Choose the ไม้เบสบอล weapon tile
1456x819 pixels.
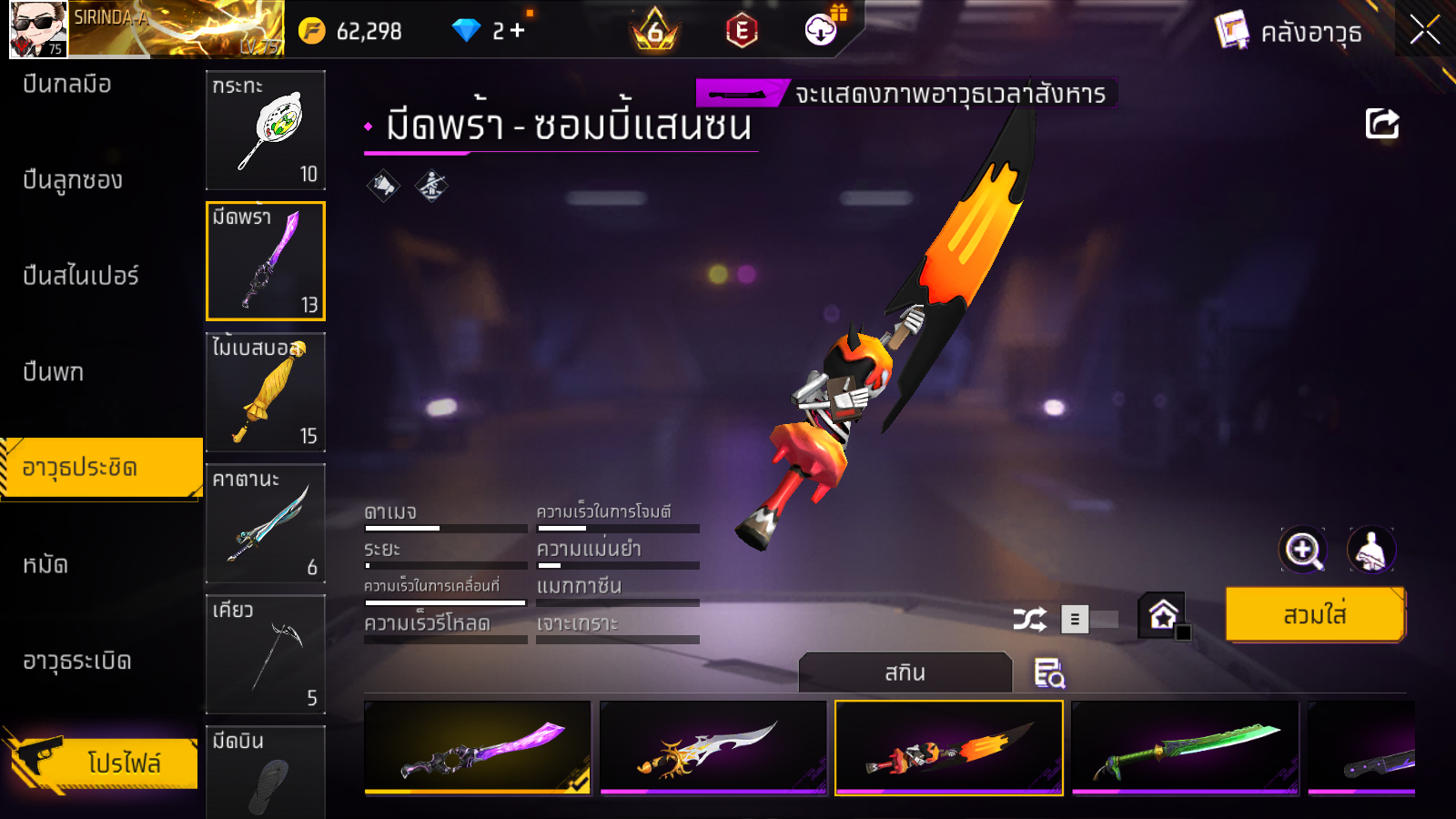coord(266,392)
